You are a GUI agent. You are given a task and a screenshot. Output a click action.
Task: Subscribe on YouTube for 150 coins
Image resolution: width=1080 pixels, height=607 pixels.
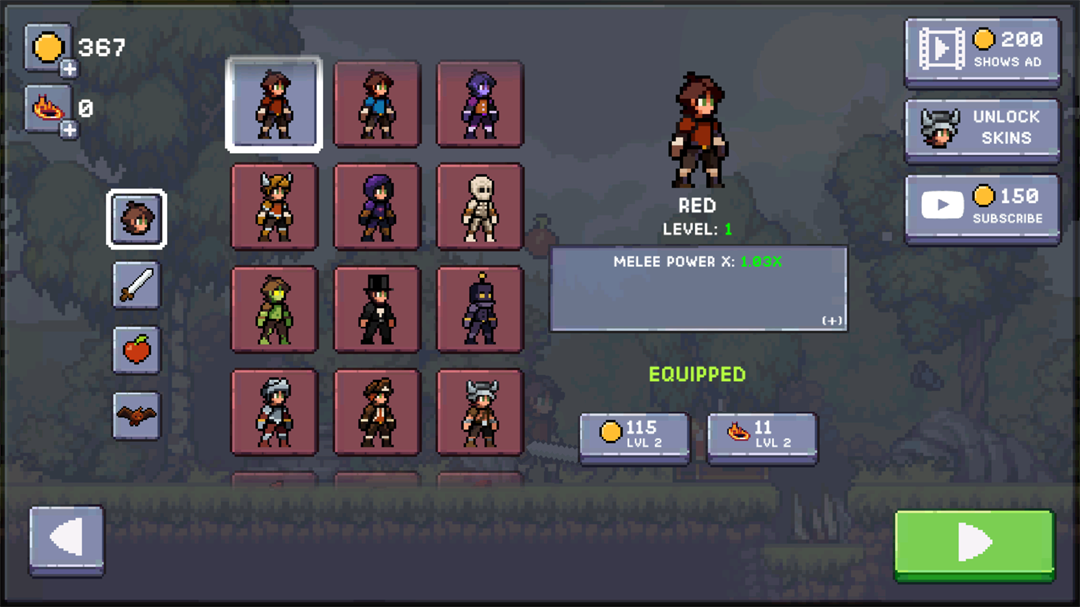(981, 207)
